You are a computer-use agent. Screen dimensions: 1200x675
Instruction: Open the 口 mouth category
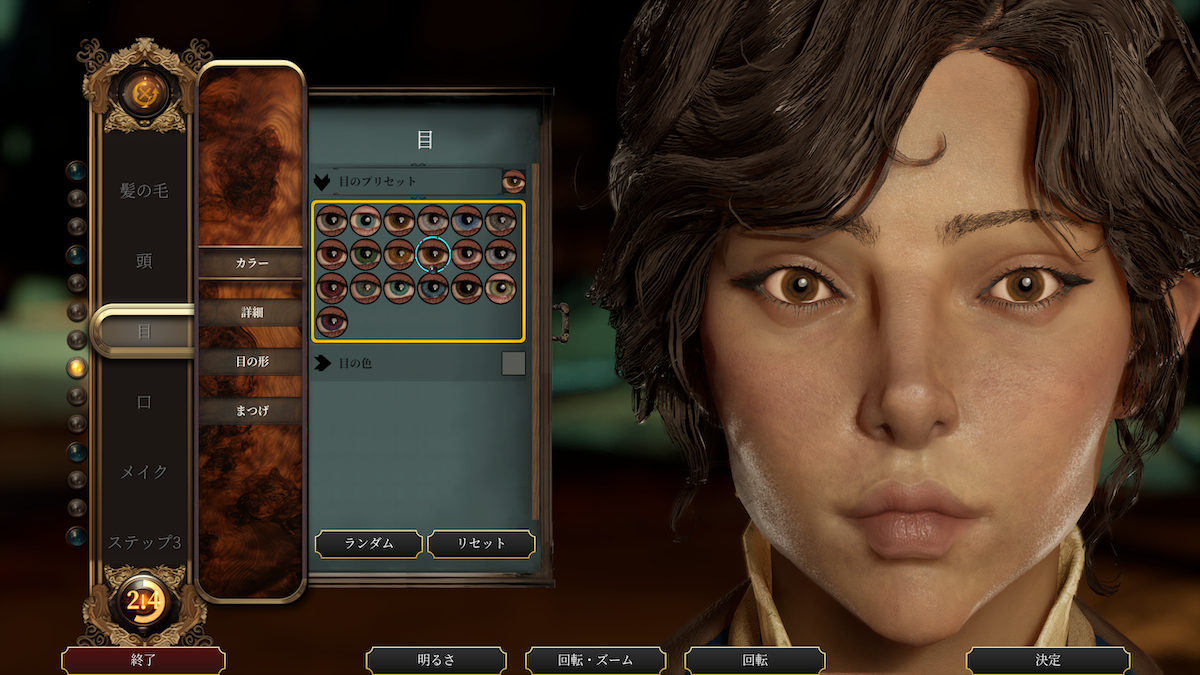144,401
